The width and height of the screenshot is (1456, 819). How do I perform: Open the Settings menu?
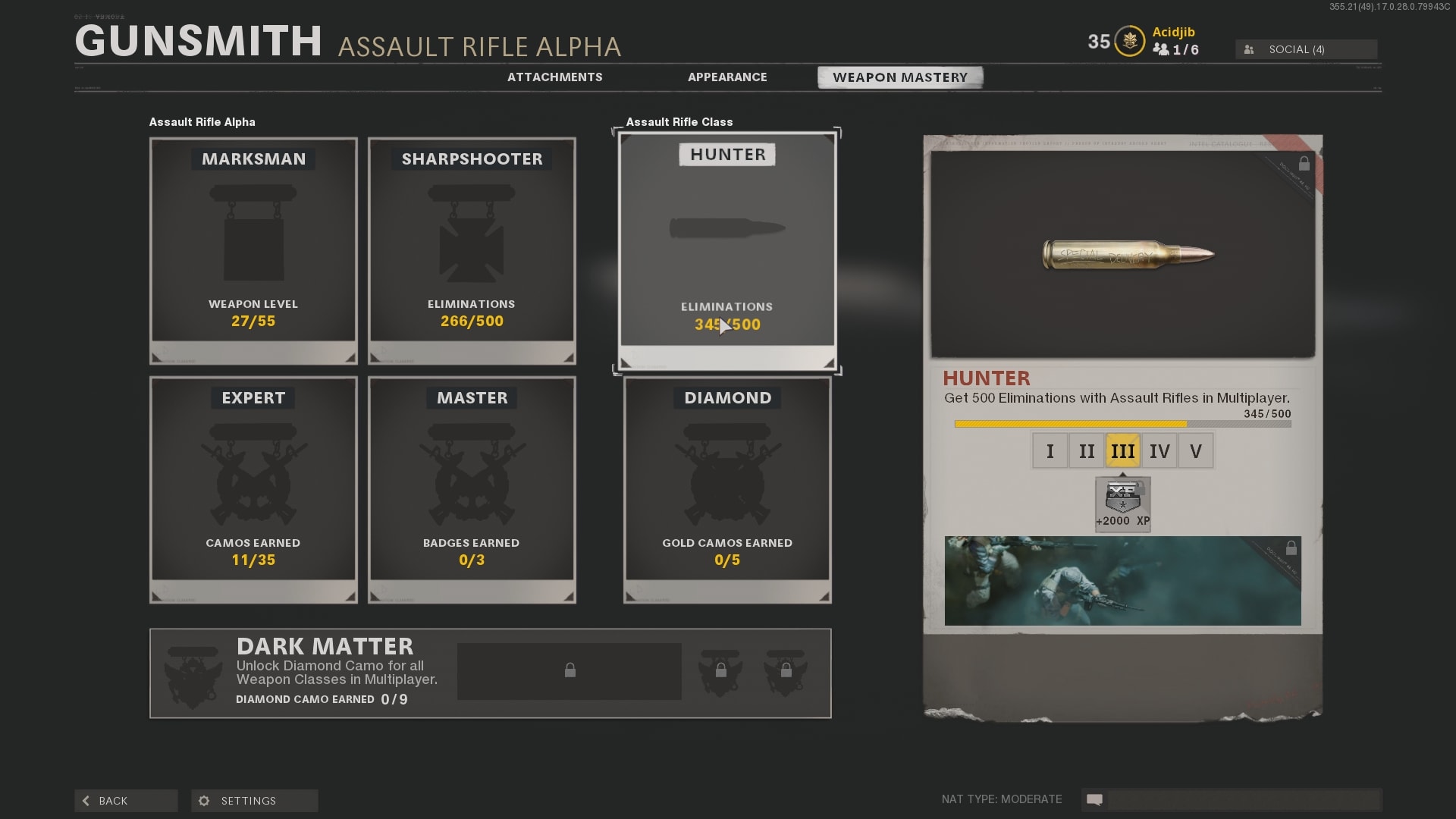[254, 801]
